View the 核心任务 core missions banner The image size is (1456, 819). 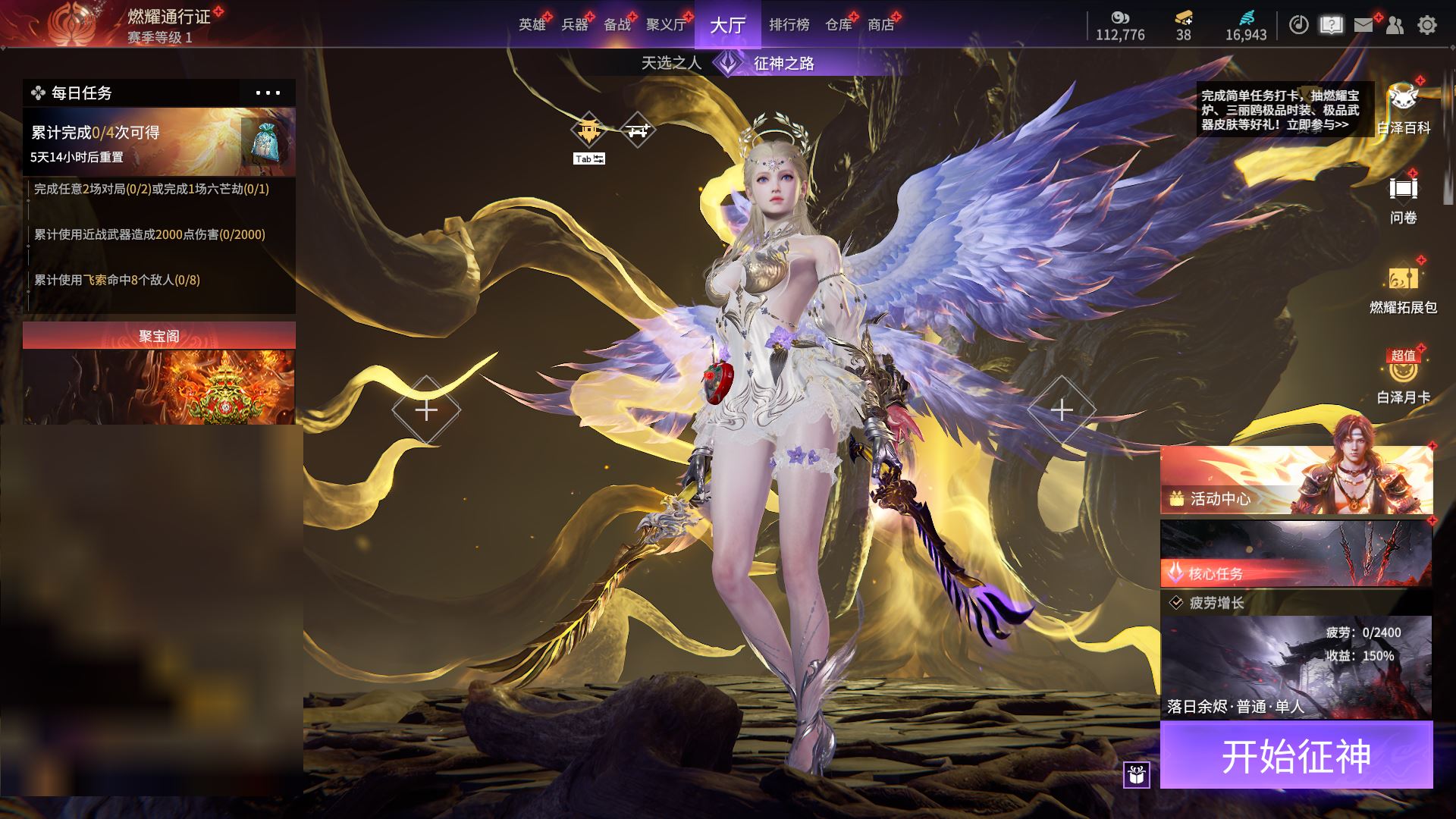[1296, 553]
